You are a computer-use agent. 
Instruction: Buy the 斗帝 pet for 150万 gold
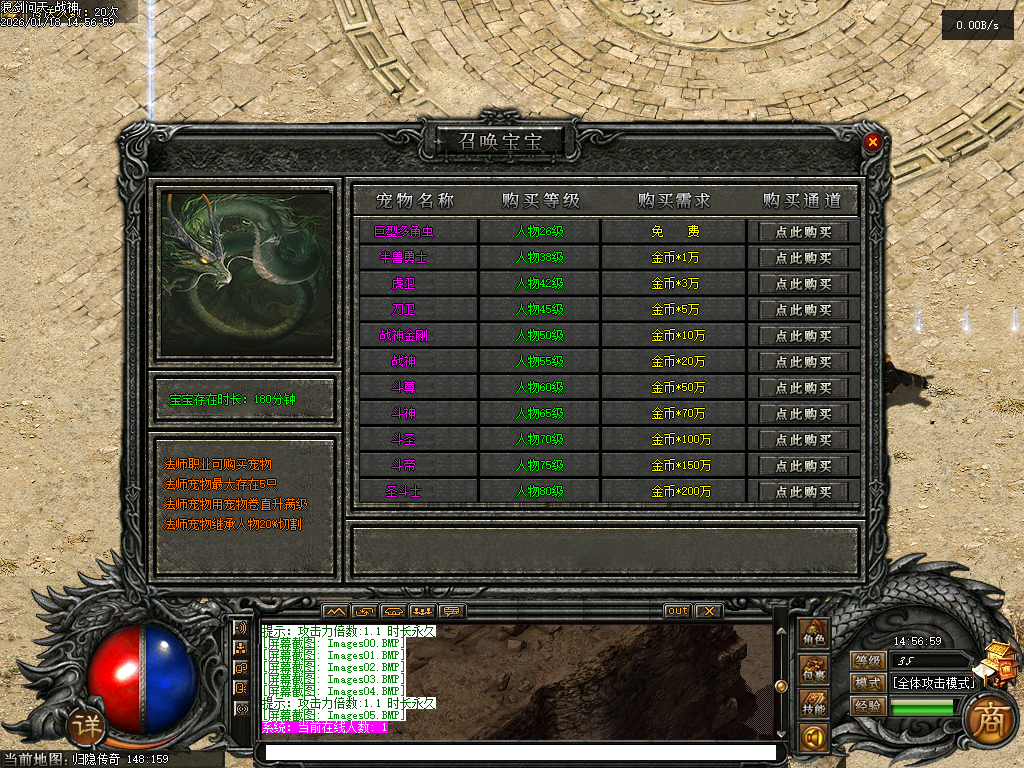point(803,466)
